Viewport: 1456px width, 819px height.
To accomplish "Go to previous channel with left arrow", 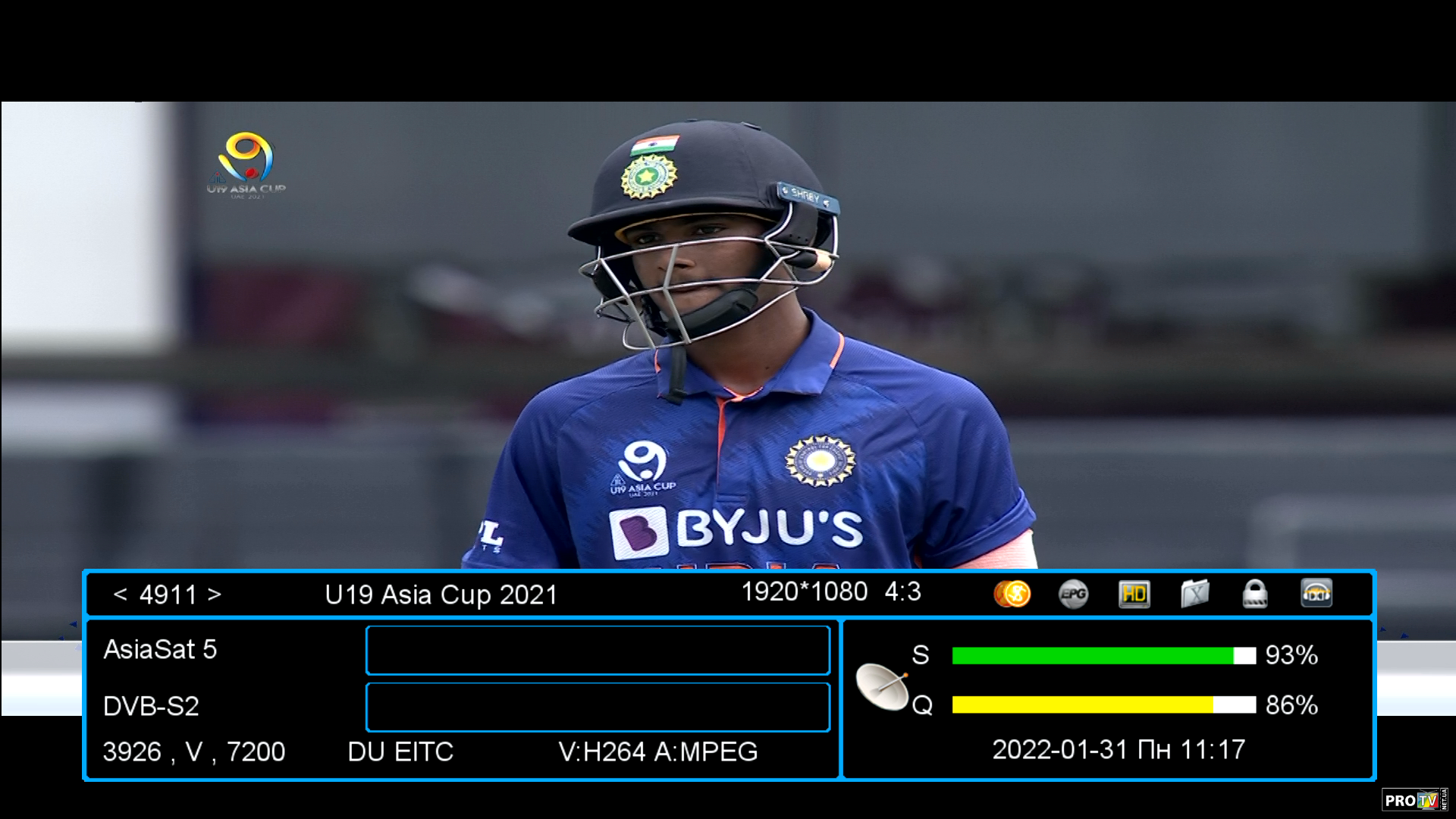I will [120, 595].
